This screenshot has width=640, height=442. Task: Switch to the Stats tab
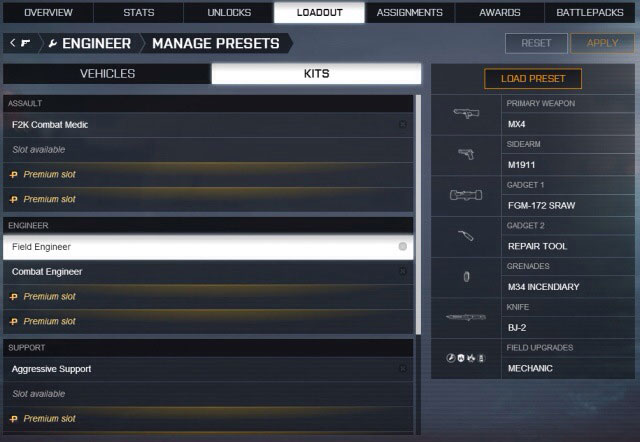[x=138, y=13]
